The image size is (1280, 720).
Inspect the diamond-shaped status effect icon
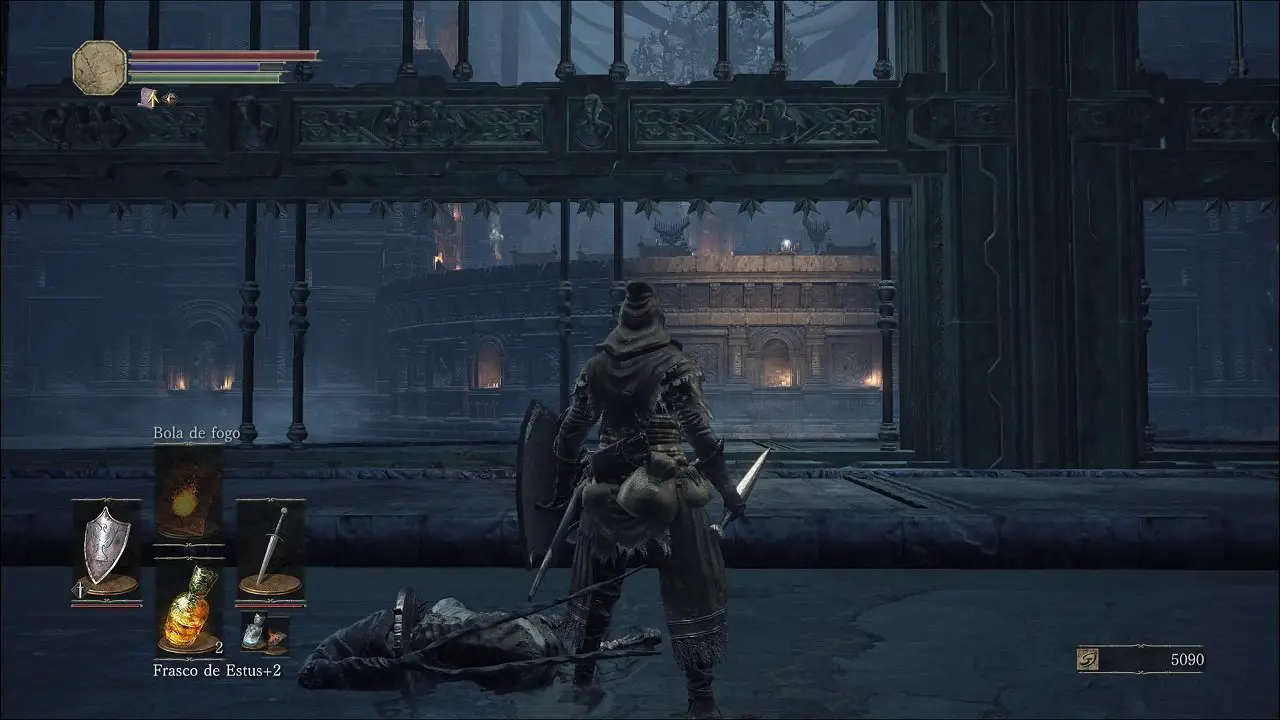pyautogui.click(x=171, y=98)
